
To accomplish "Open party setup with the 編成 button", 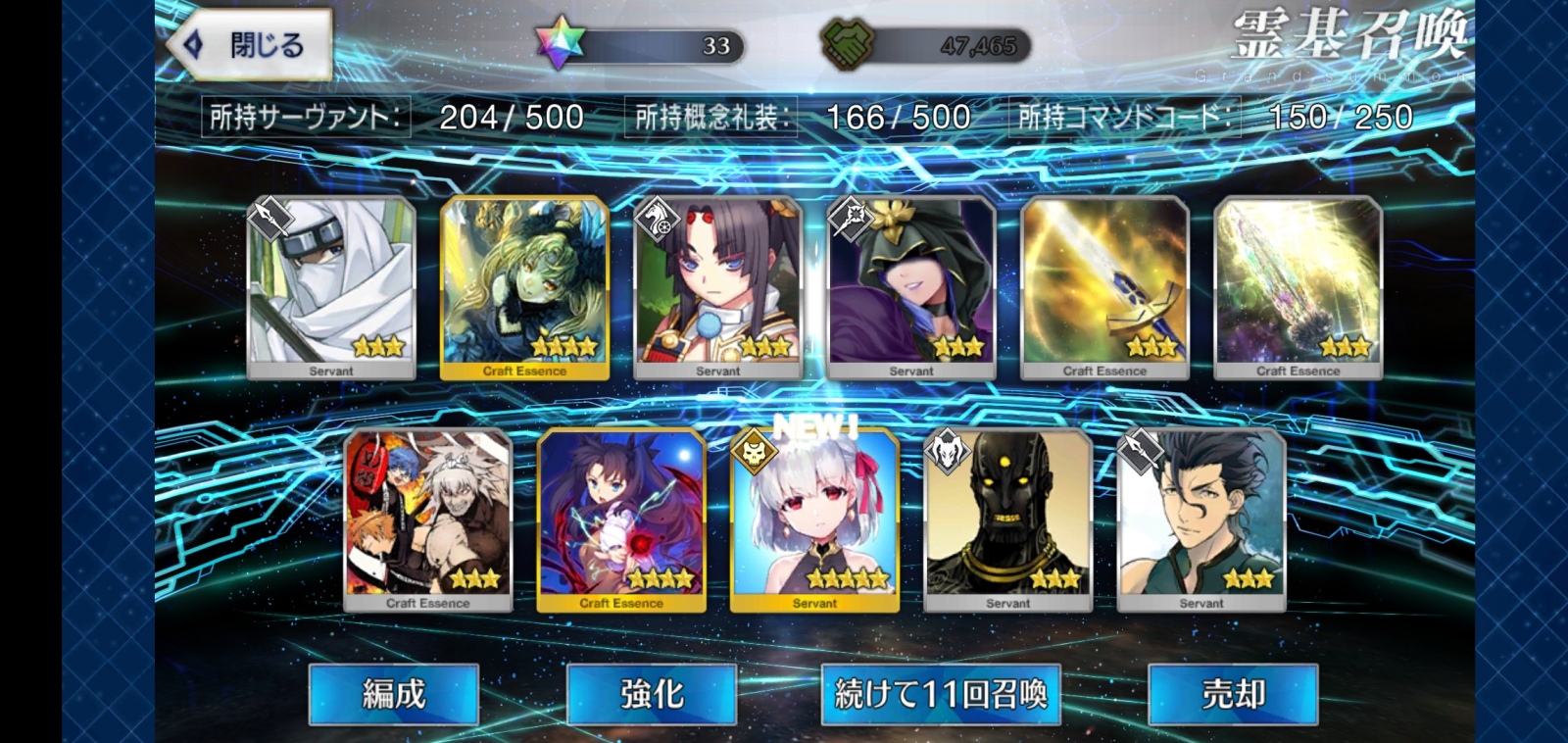I will click(392, 694).
